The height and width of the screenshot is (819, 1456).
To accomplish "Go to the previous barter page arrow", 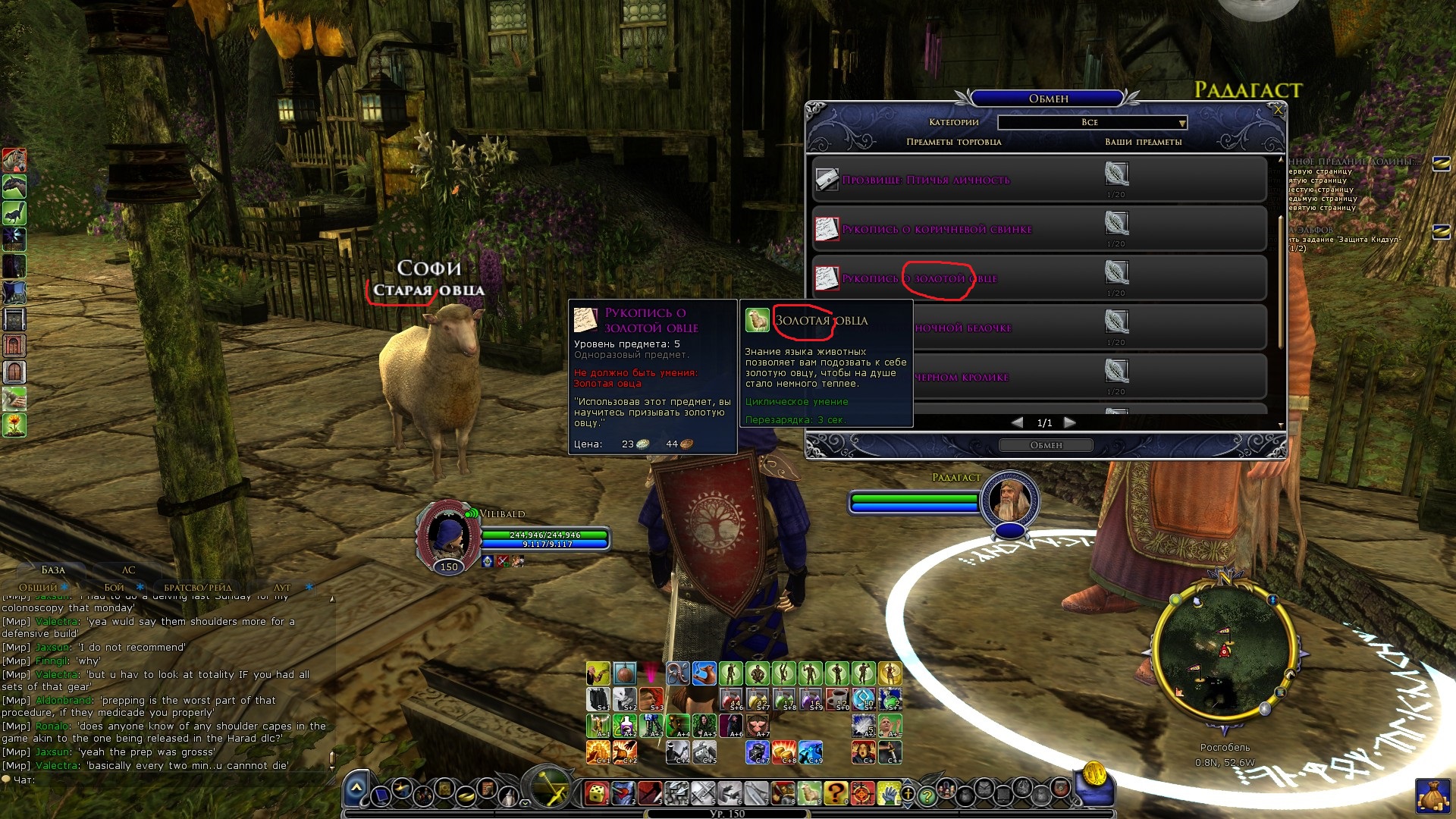I will [1018, 422].
